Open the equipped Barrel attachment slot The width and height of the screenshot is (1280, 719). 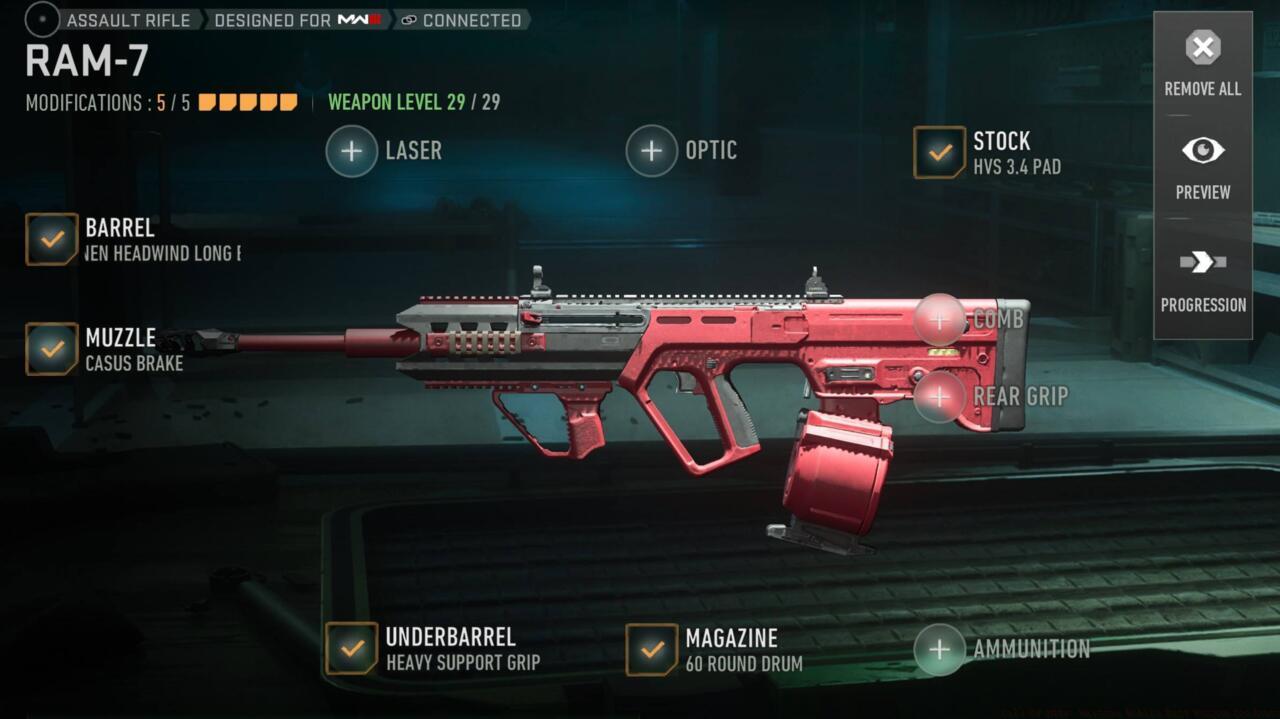coord(52,240)
